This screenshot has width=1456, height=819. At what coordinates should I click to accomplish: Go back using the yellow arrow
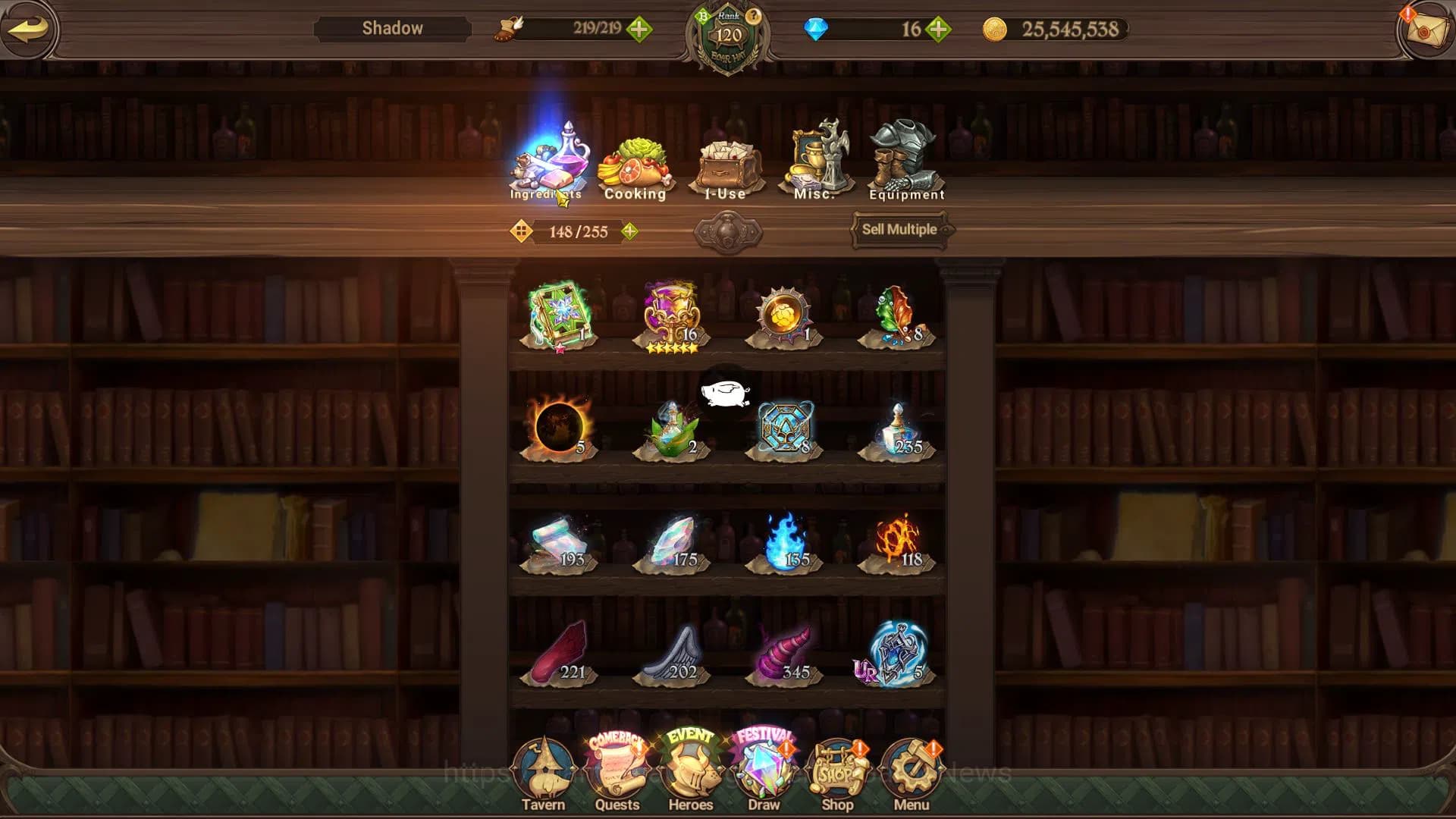click(29, 30)
